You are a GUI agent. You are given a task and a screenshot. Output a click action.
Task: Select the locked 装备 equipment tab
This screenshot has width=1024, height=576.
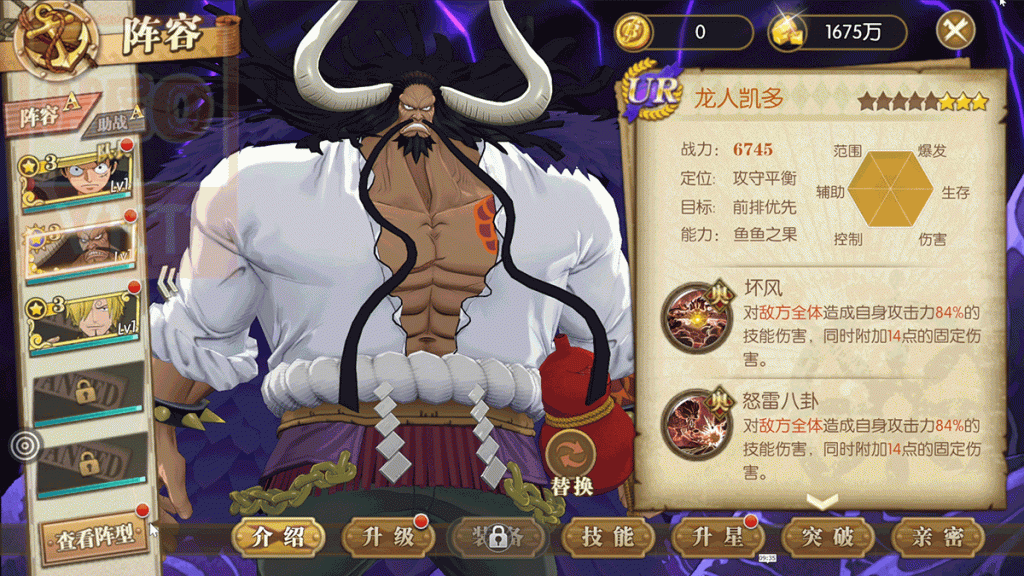point(497,538)
